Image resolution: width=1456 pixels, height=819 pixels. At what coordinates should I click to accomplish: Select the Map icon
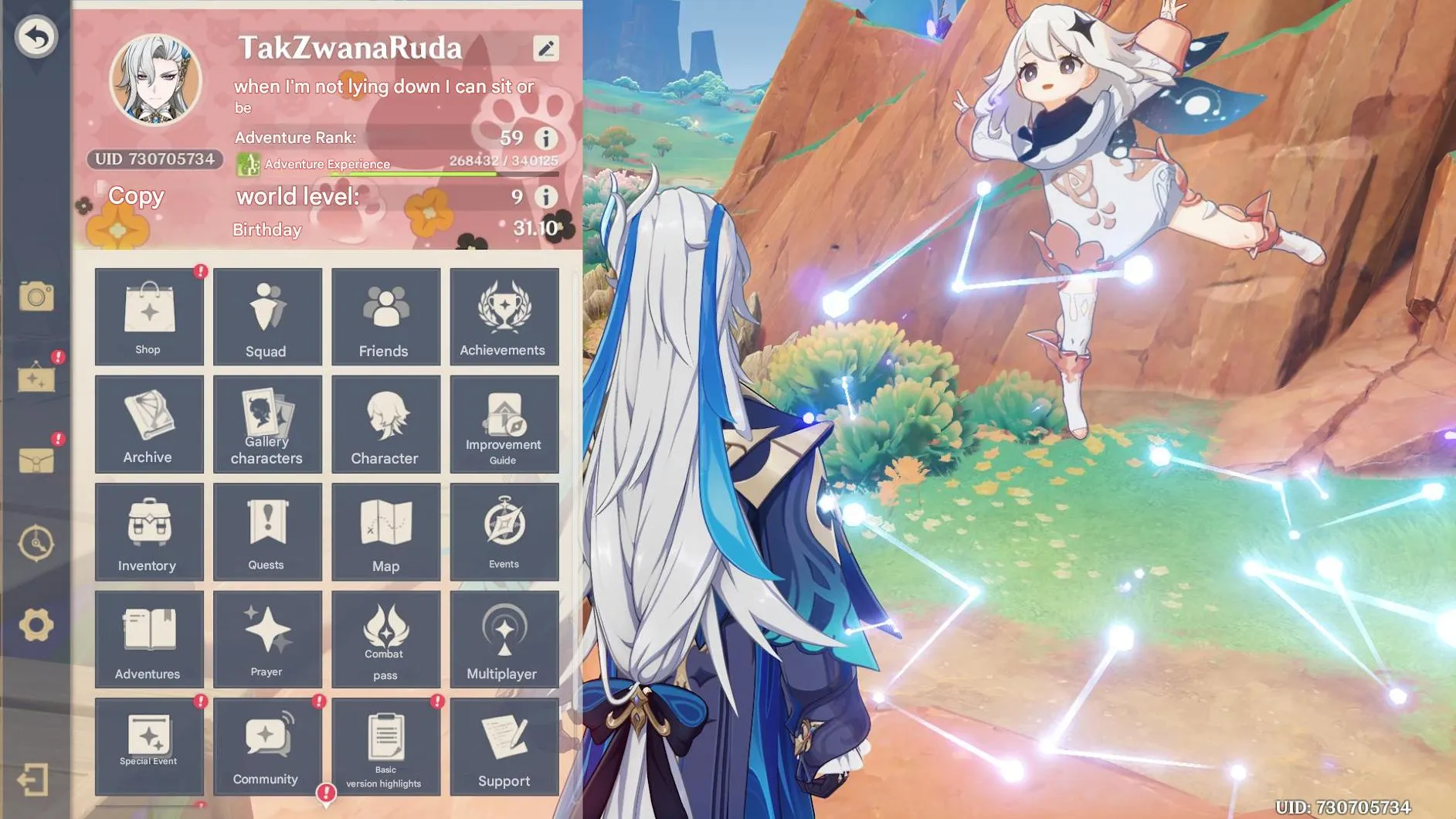point(385,532)
